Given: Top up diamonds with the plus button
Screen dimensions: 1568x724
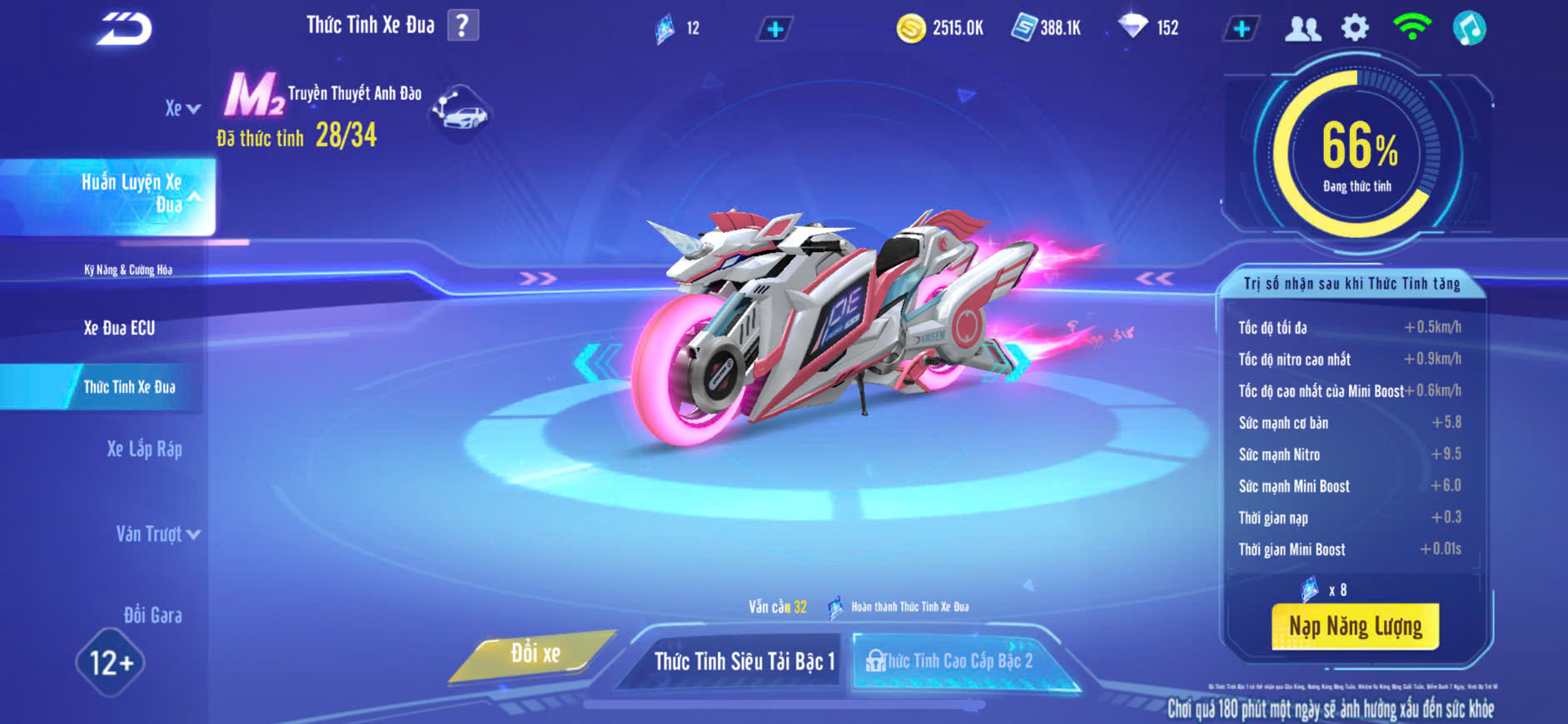Looking at the screenshot, I should point(1241,29).
